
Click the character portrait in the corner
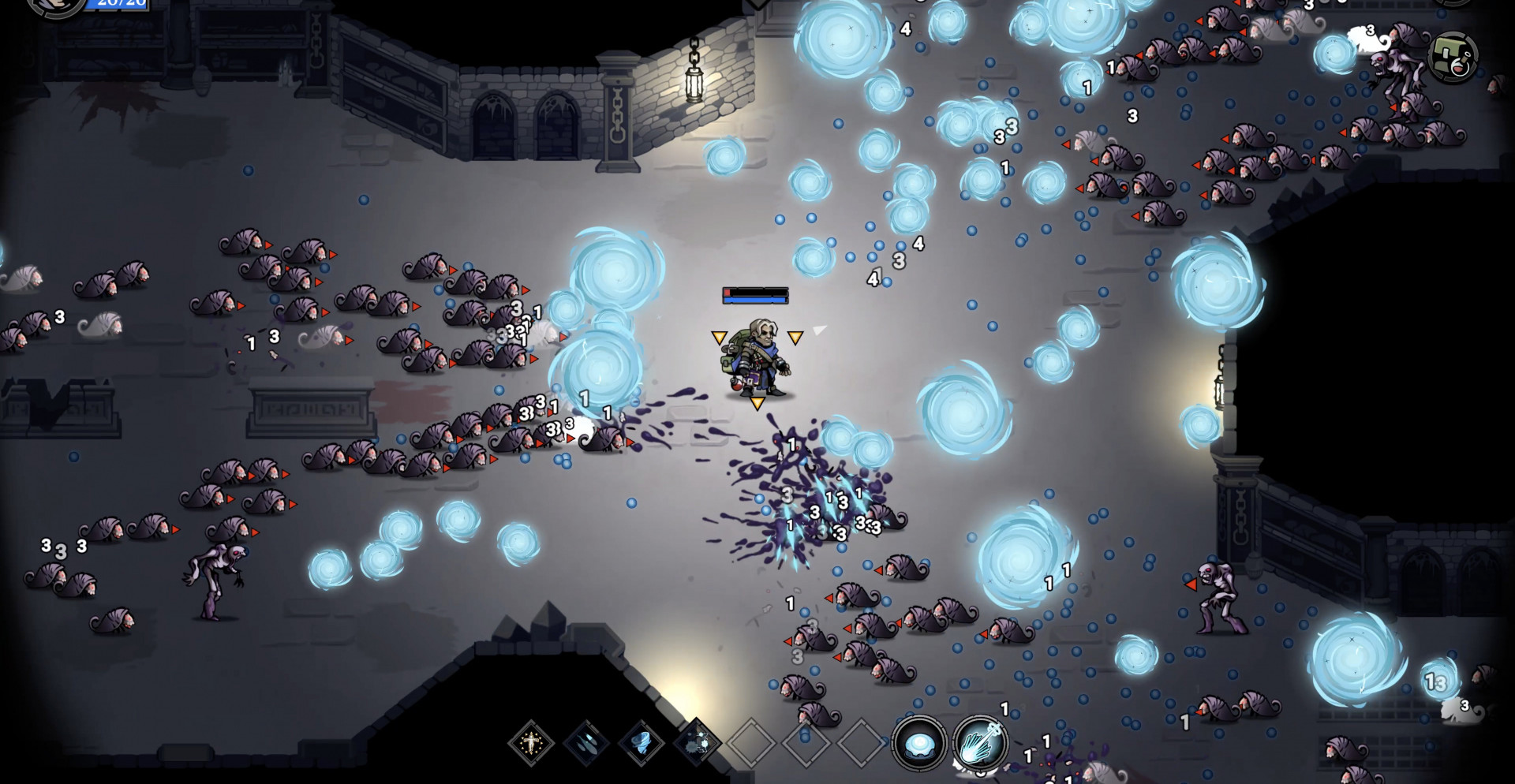coord(55,6)
